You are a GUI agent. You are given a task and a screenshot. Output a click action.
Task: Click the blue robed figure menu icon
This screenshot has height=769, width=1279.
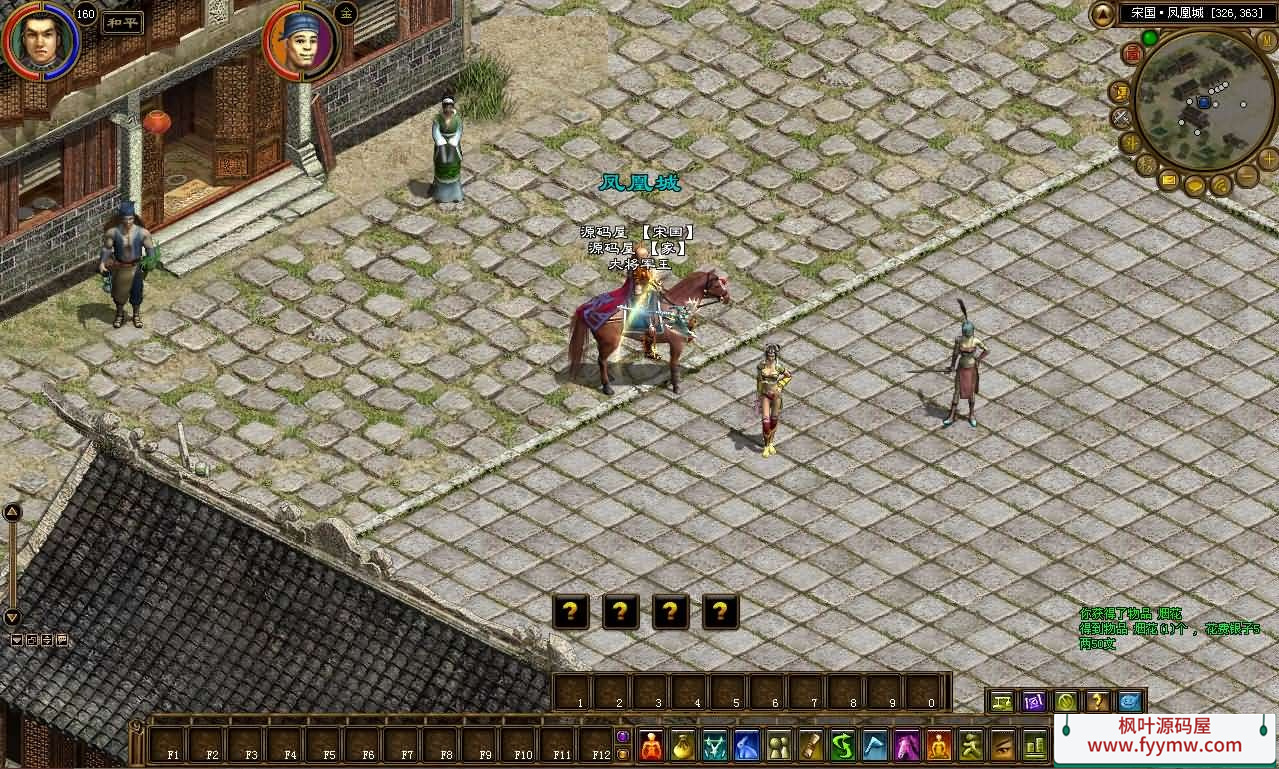[x=747, y=745]
